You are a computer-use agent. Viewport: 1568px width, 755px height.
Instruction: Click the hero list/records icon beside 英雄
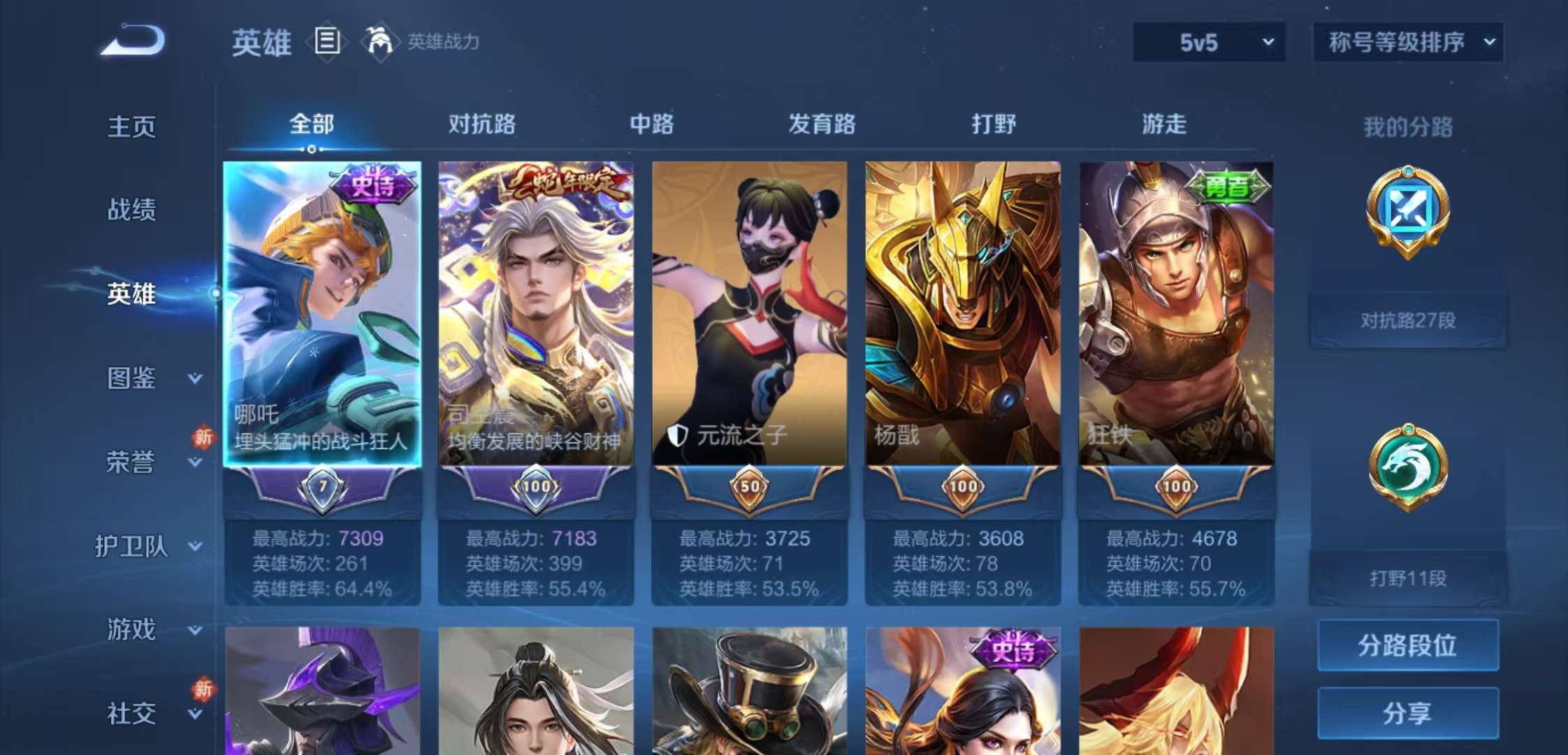pos(326,41)
